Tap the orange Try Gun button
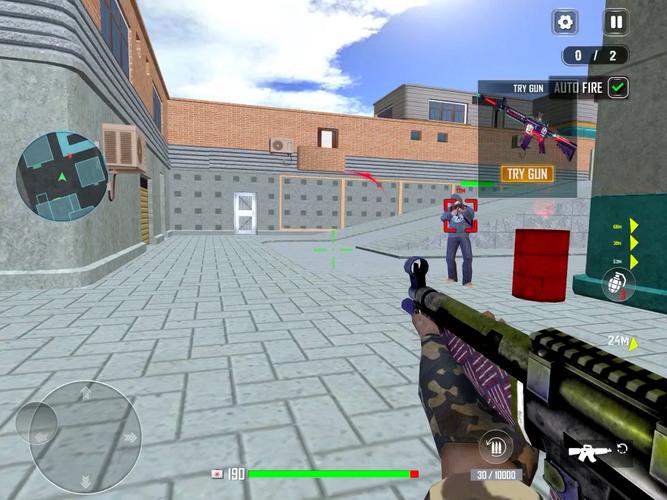667x500 pixels. (x=527, y=173)
